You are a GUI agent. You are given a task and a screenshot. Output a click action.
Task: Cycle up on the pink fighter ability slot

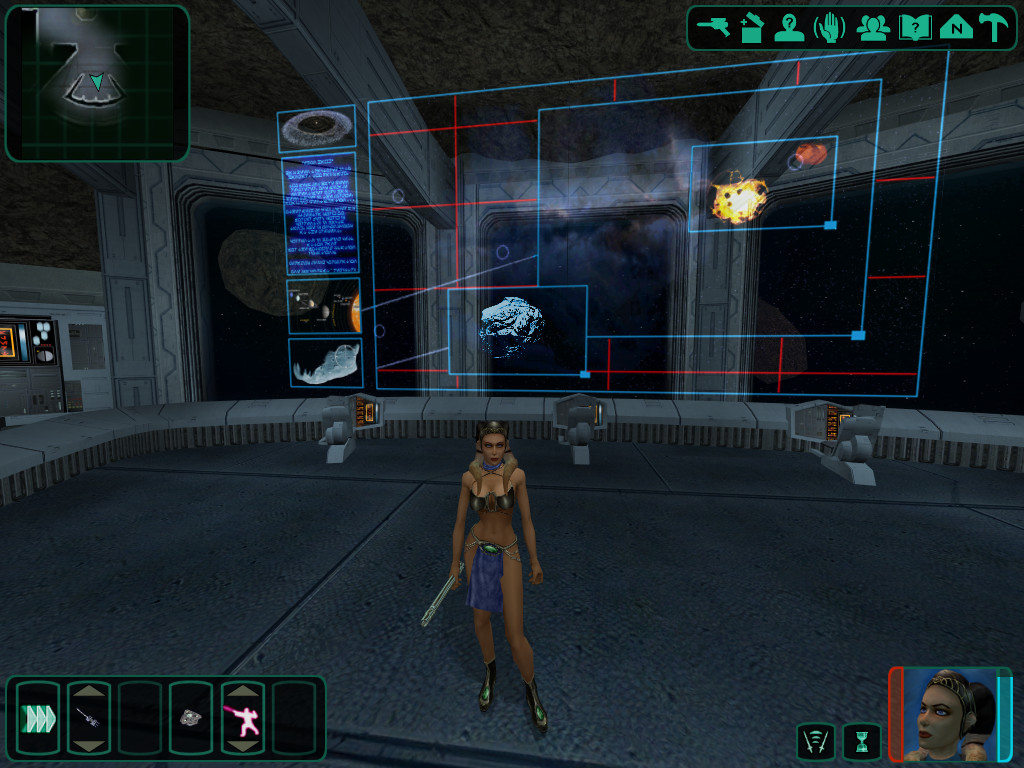click(x=241, y=690)
